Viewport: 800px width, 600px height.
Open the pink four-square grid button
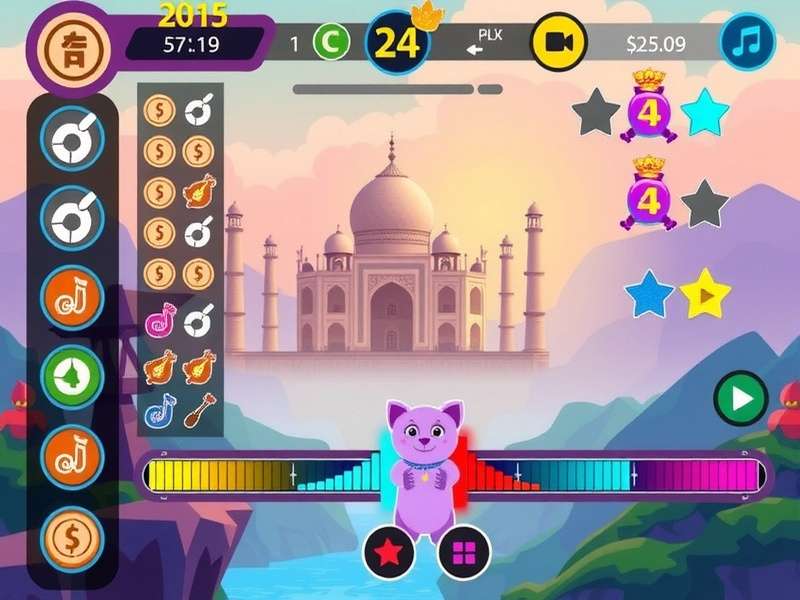click(x=463, y=550)
